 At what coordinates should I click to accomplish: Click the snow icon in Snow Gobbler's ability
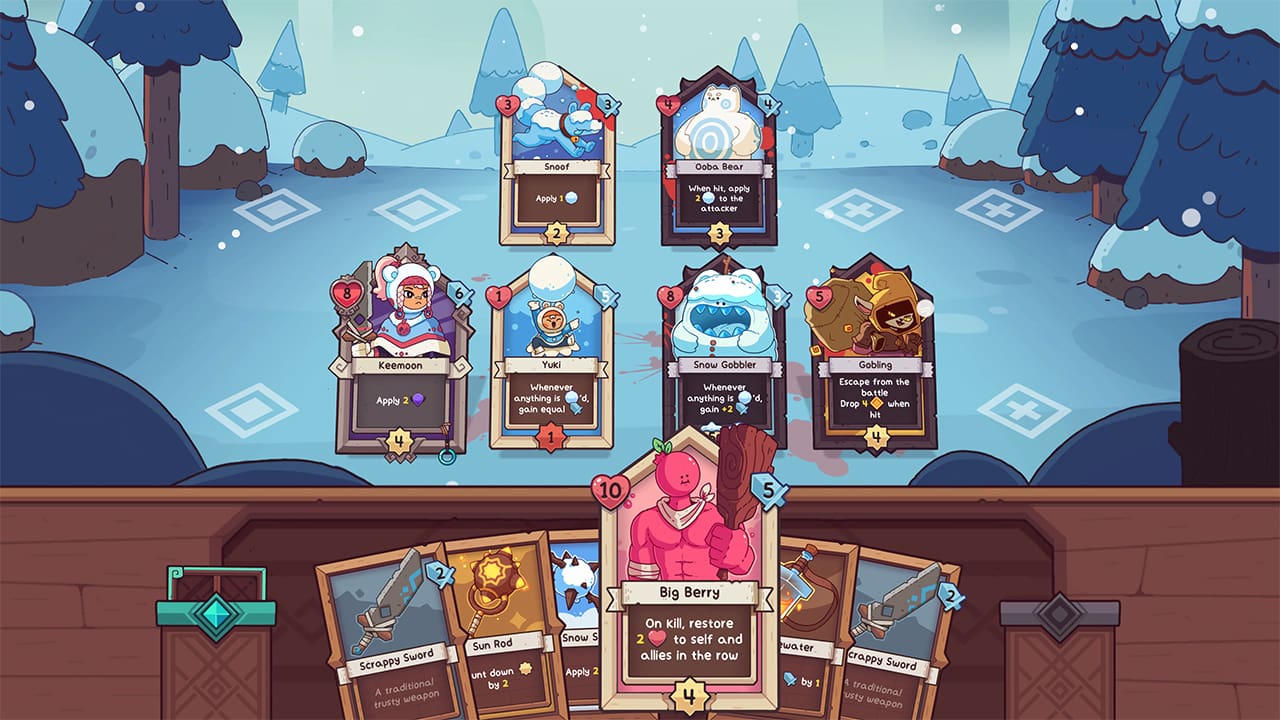click(744, 398)
